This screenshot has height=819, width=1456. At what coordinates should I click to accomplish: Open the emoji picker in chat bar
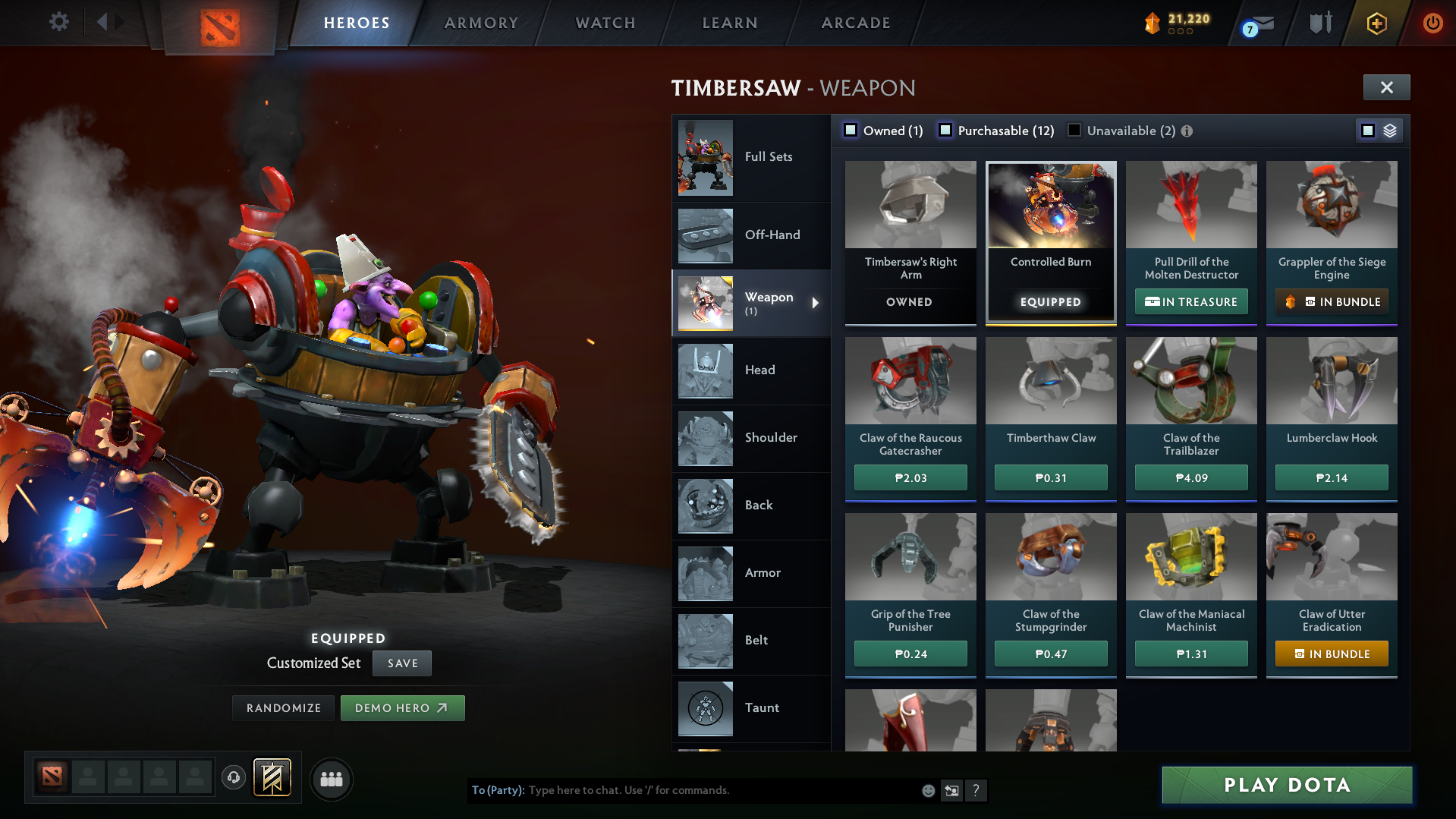[x=927, y=790]
